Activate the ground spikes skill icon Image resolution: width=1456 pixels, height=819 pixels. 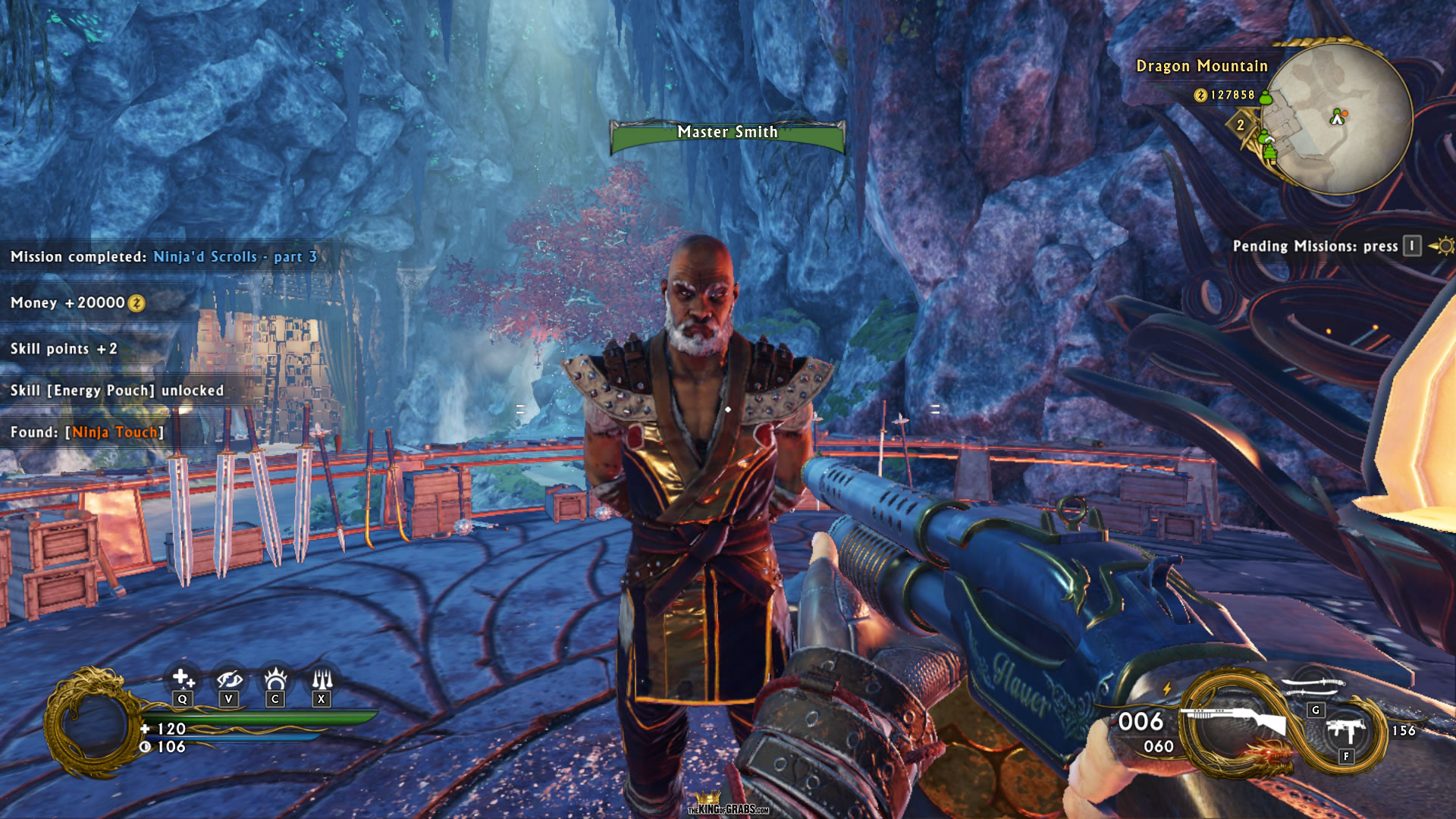coord(322,677)
